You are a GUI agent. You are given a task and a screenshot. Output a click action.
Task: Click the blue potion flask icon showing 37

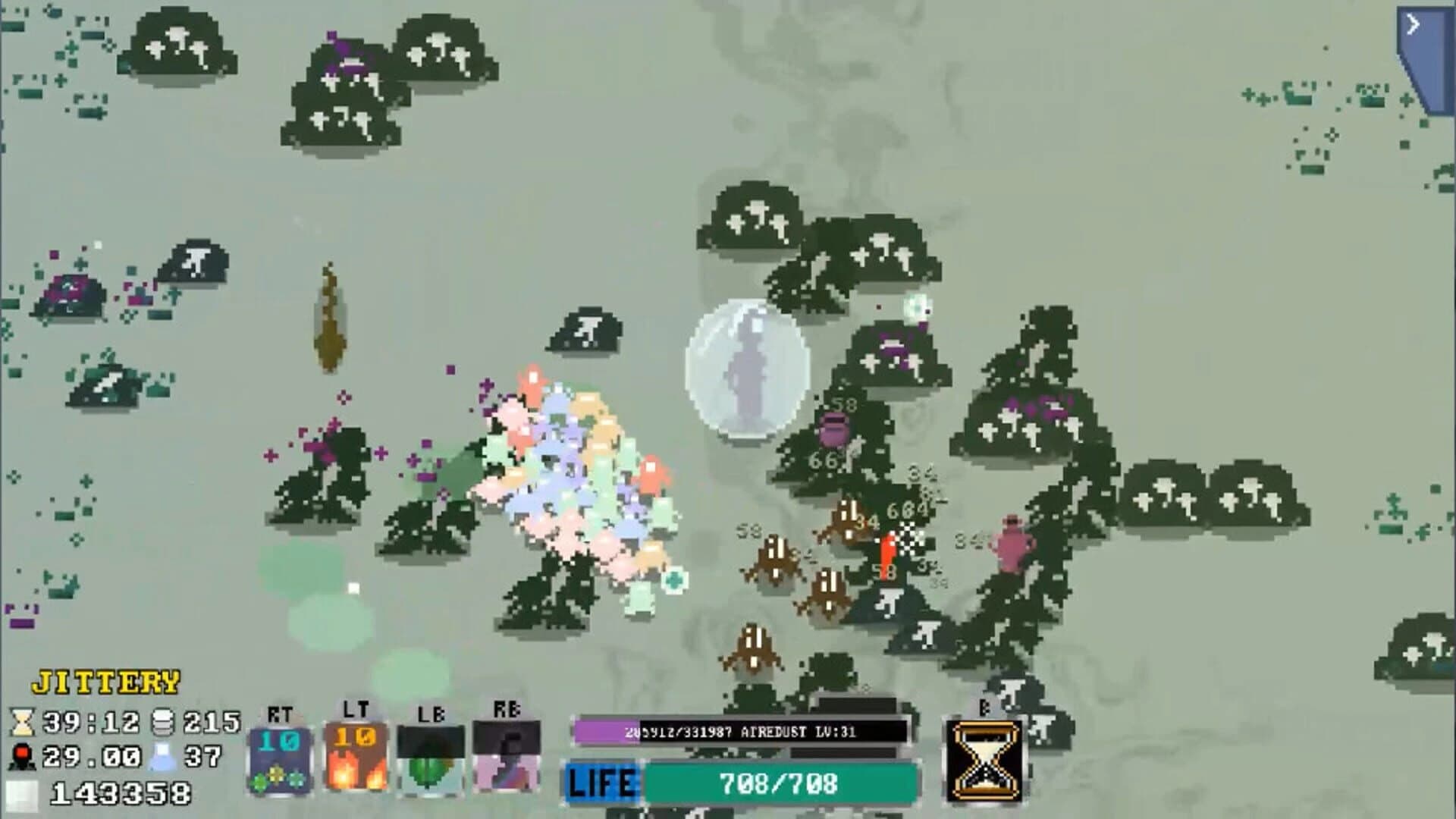coord(164,758)
